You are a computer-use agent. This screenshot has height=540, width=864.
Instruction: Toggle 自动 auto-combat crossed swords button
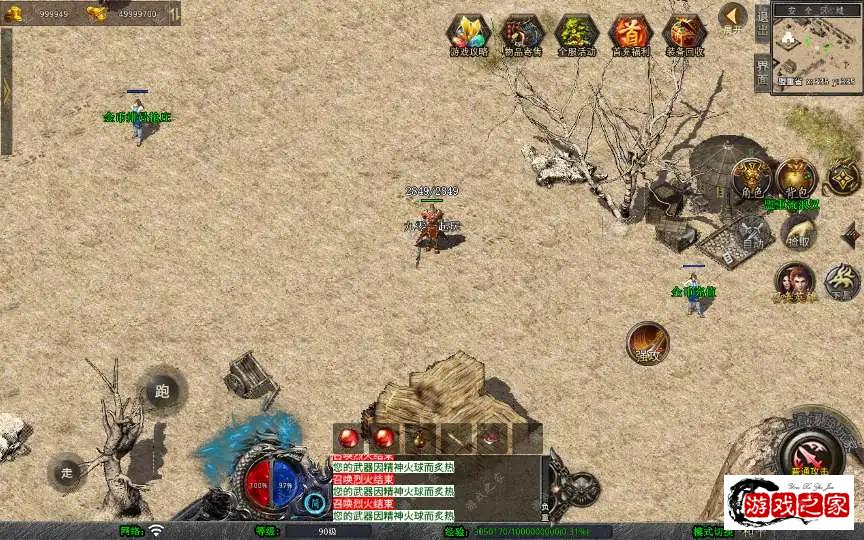click(751, 233)
